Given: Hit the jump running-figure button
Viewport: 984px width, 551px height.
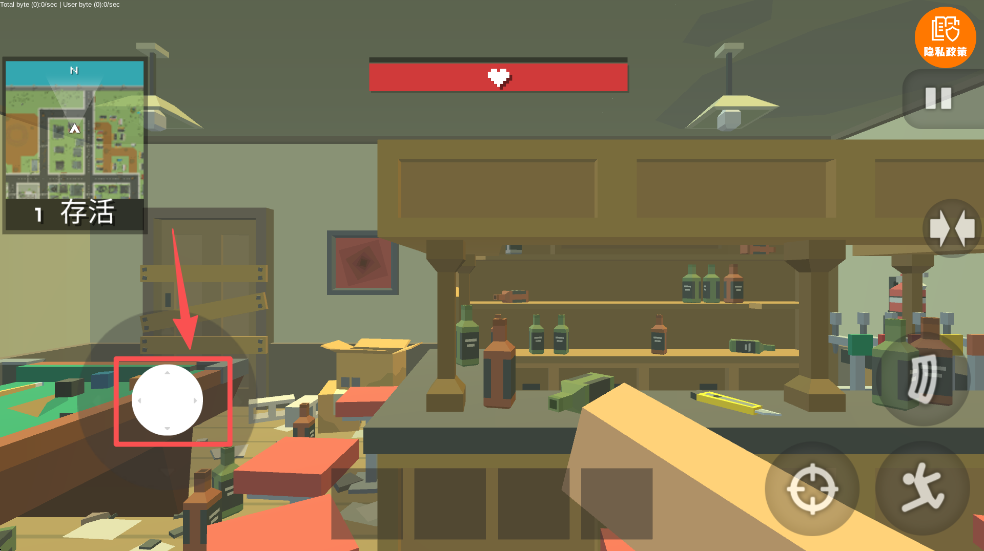Looking at the screenshot, I should (x=920, y=489).
